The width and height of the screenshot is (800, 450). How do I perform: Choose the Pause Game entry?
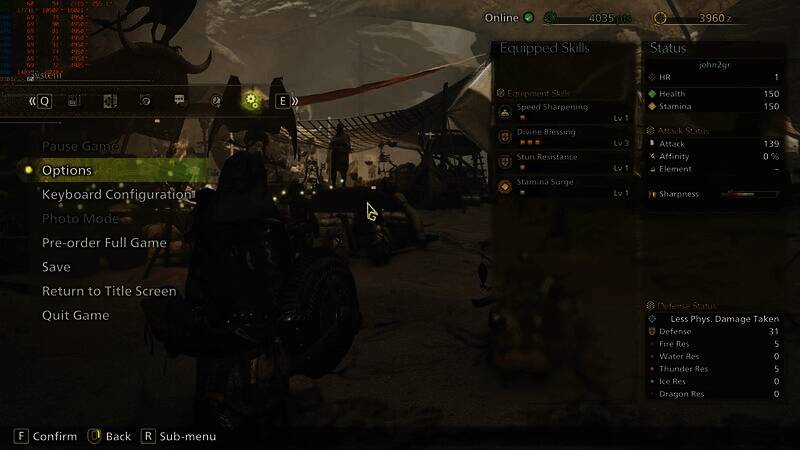coord(80,146)
